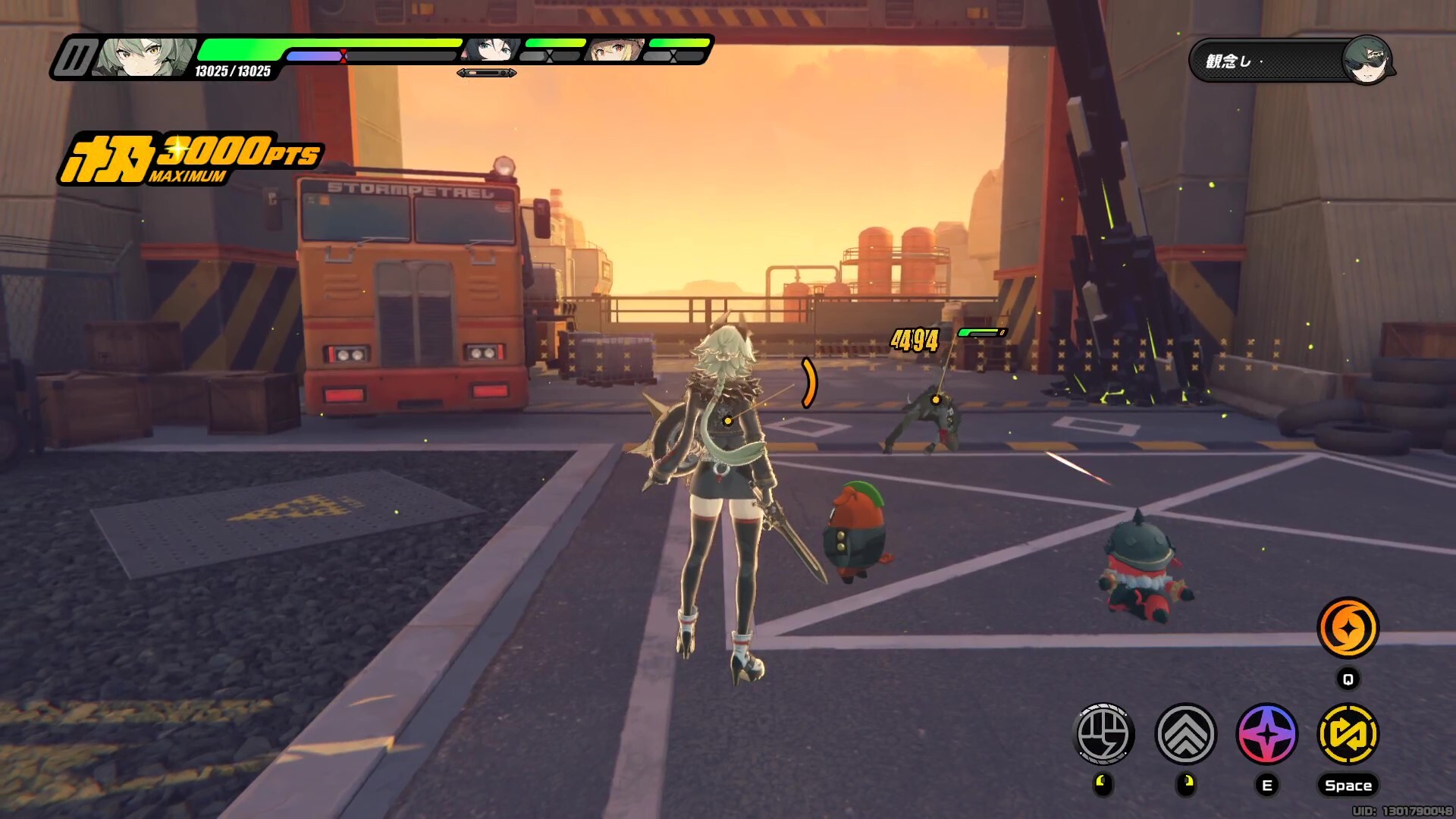Use the basic attack fist icon
The width and height of the screenshot is (1456, 819).
tap(1104, 733)
